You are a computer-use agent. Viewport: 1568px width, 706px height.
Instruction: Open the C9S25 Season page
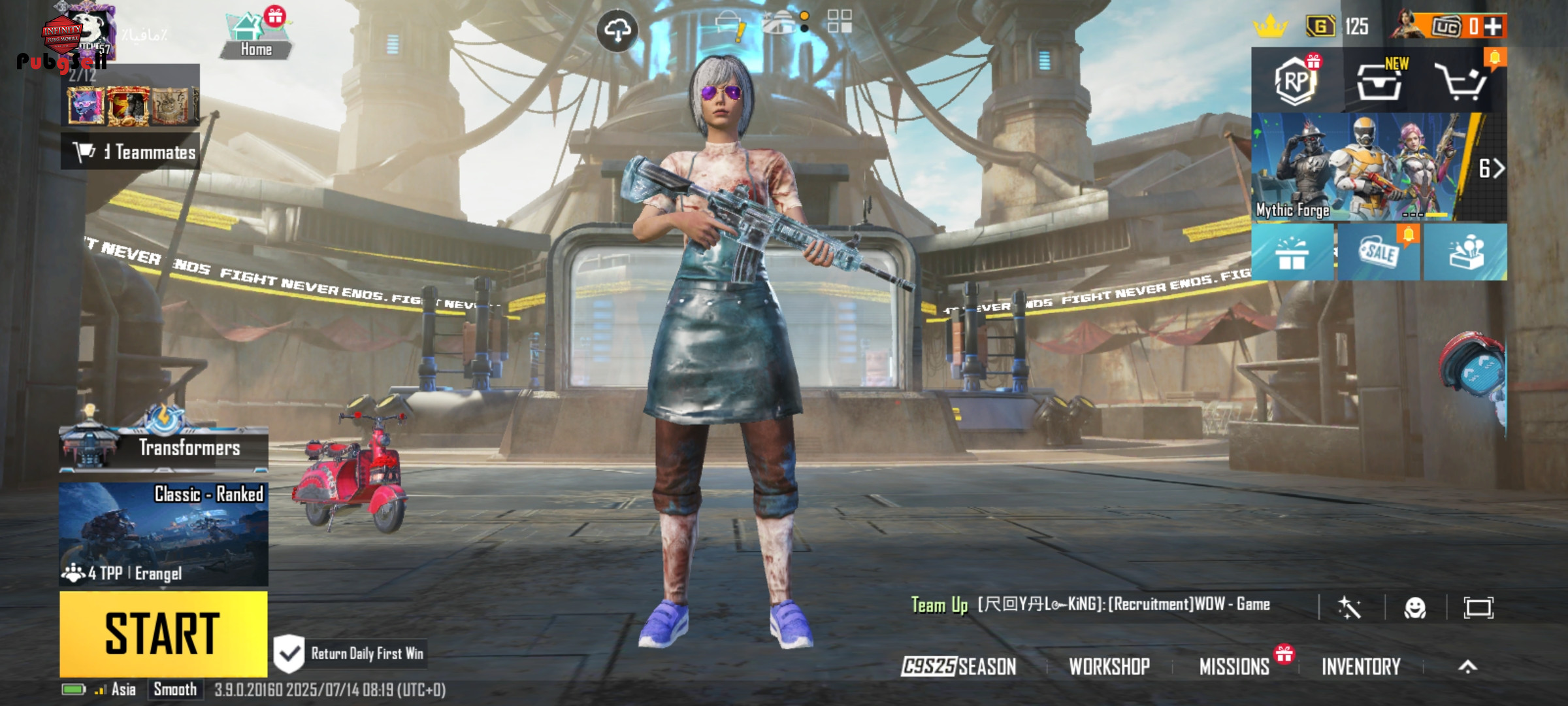point(958,666)
